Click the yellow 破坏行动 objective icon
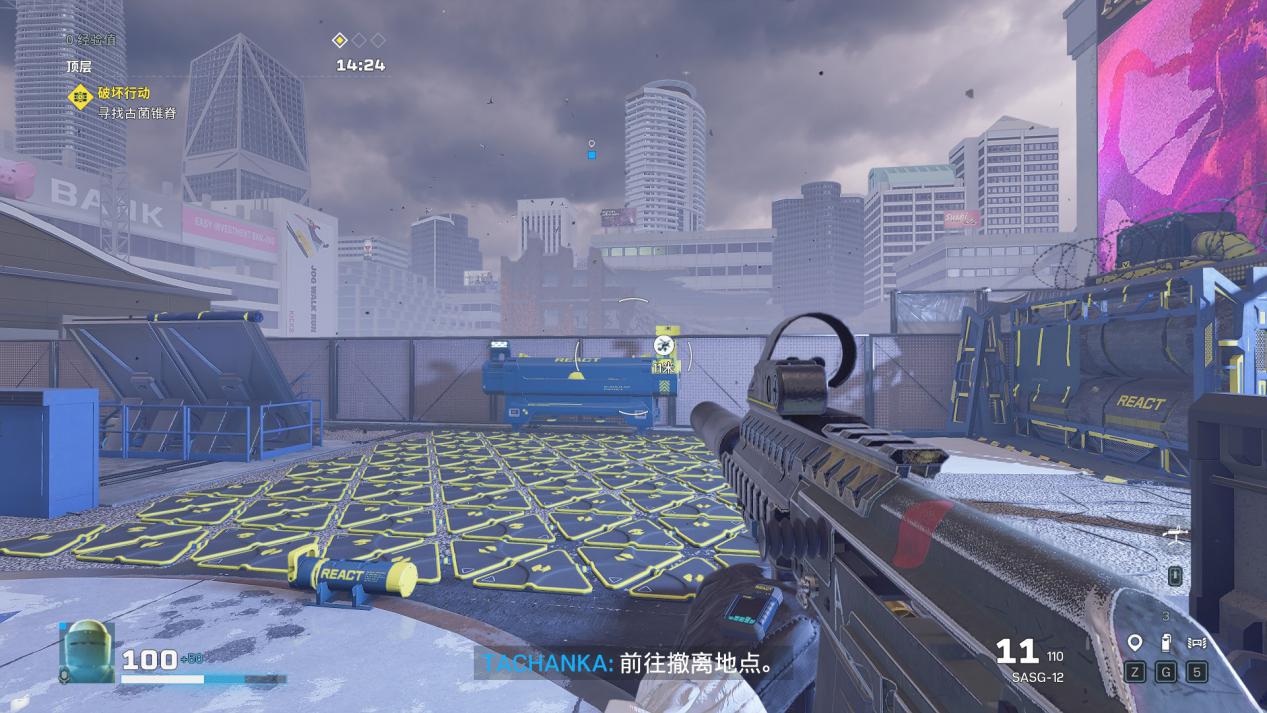The width and height of the screenshot is (1267, 713). (x=80, y=96)
